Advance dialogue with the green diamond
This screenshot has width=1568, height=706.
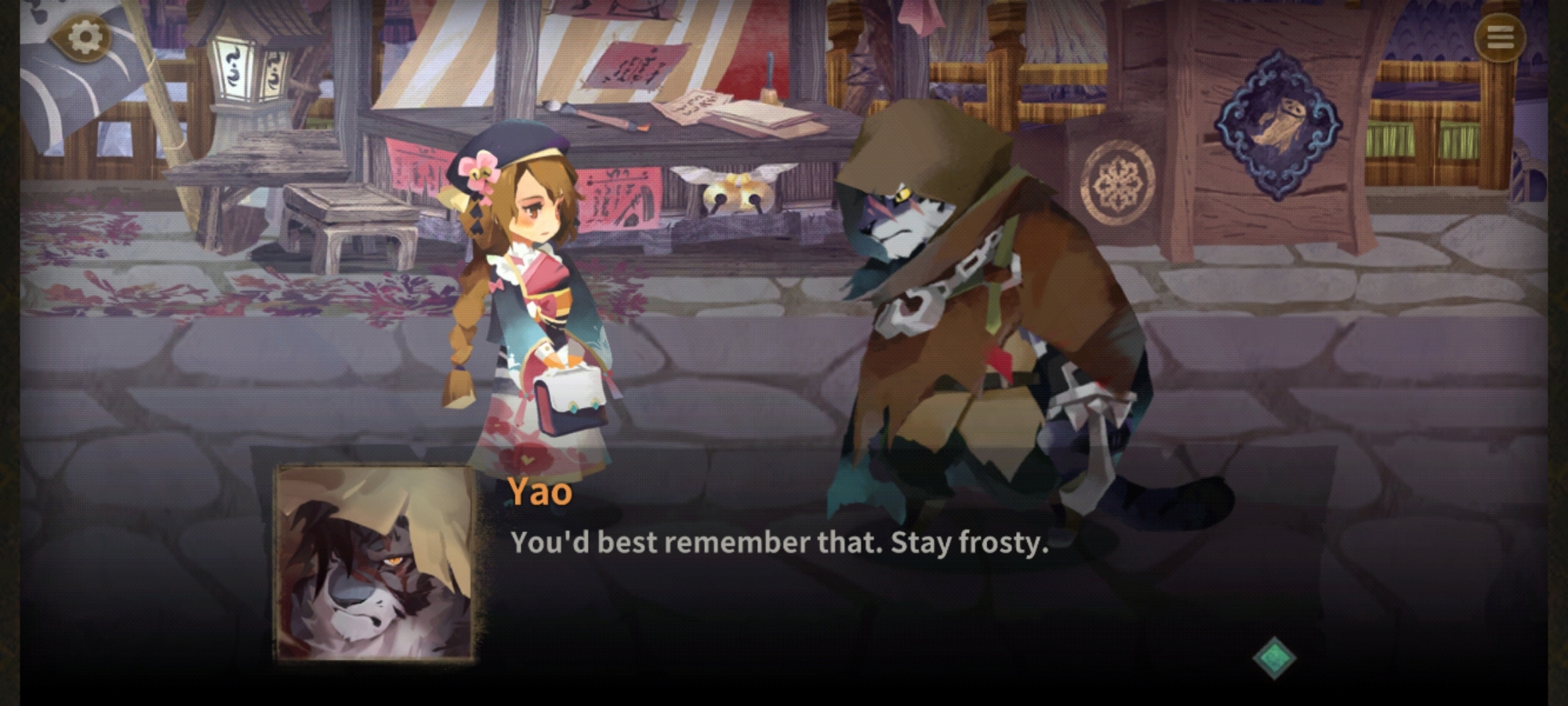click(x=1273, y=657)
